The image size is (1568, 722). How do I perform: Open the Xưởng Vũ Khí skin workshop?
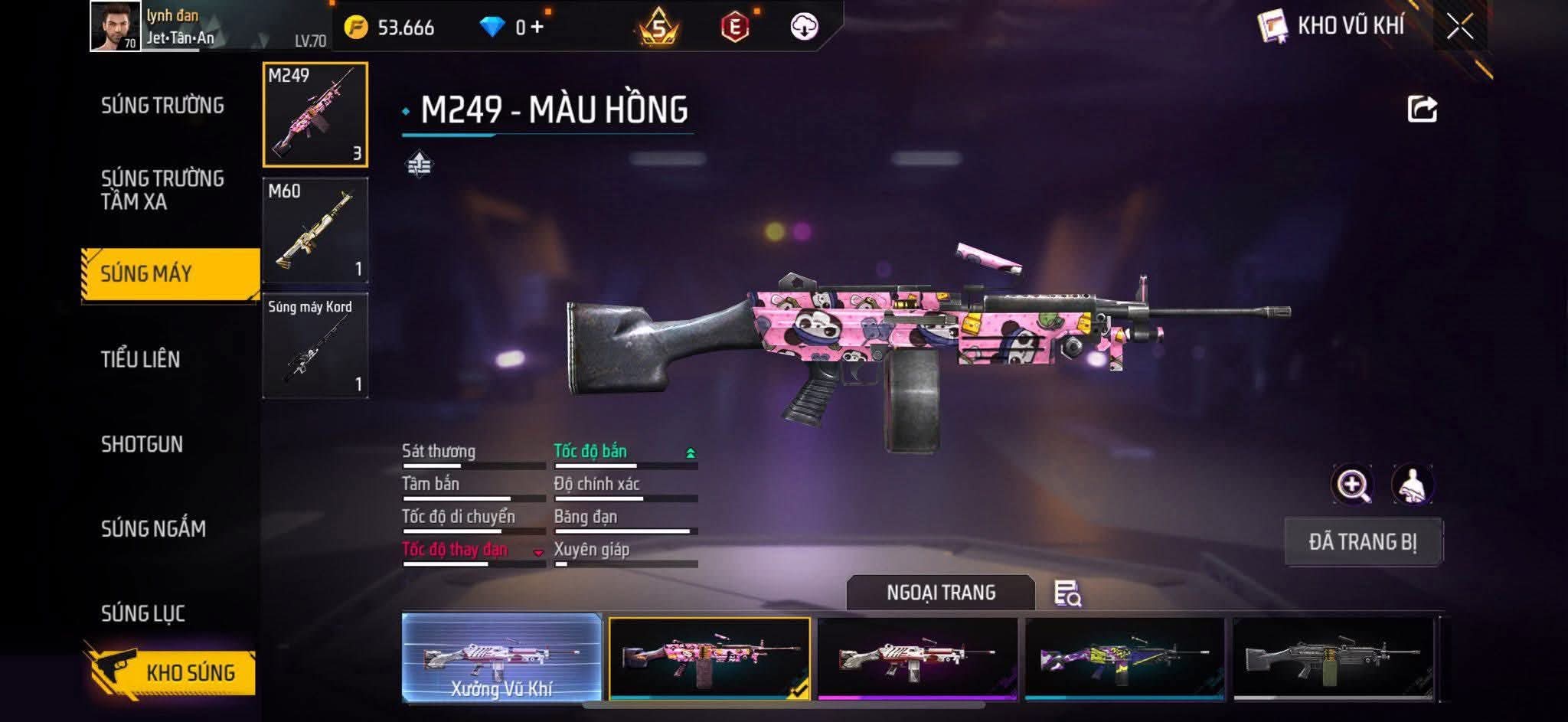click(x=501, y=658)
